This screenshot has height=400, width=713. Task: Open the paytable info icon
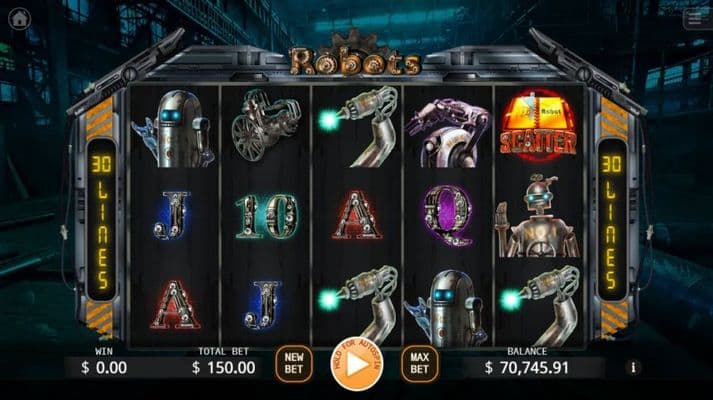[633, 367]
